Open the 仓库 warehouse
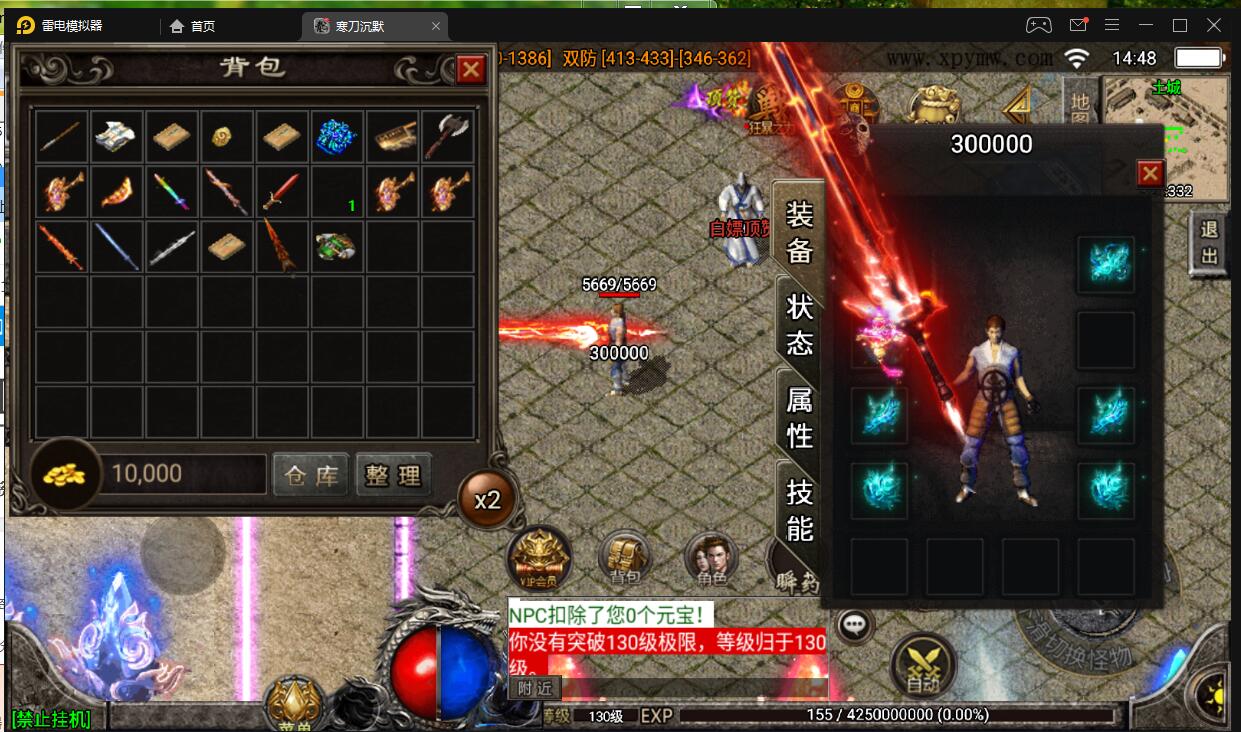This screenshot has width=1241, height=732. pyautogui.click(x=310, y=475)
